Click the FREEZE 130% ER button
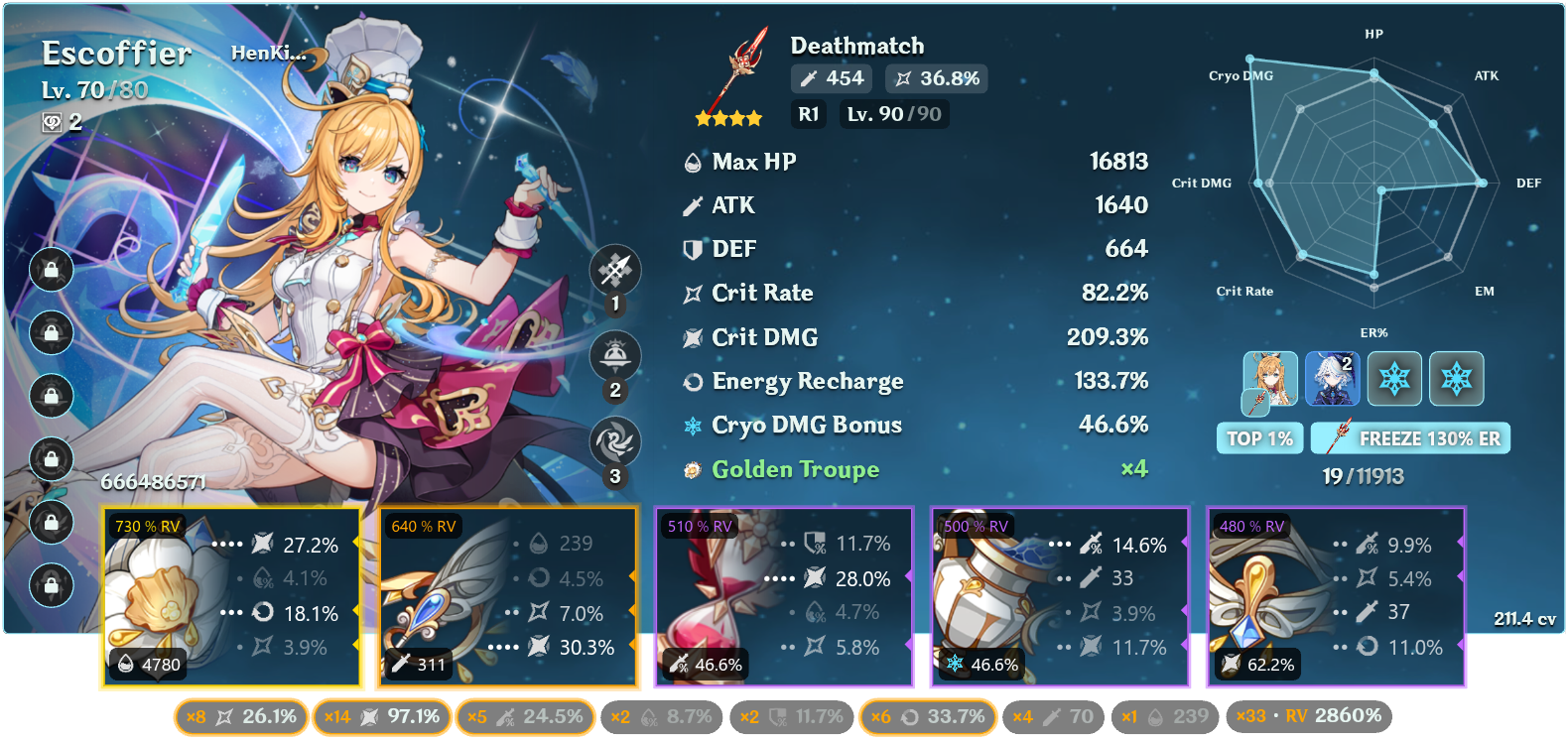1568x741 pixels. 1410,437
